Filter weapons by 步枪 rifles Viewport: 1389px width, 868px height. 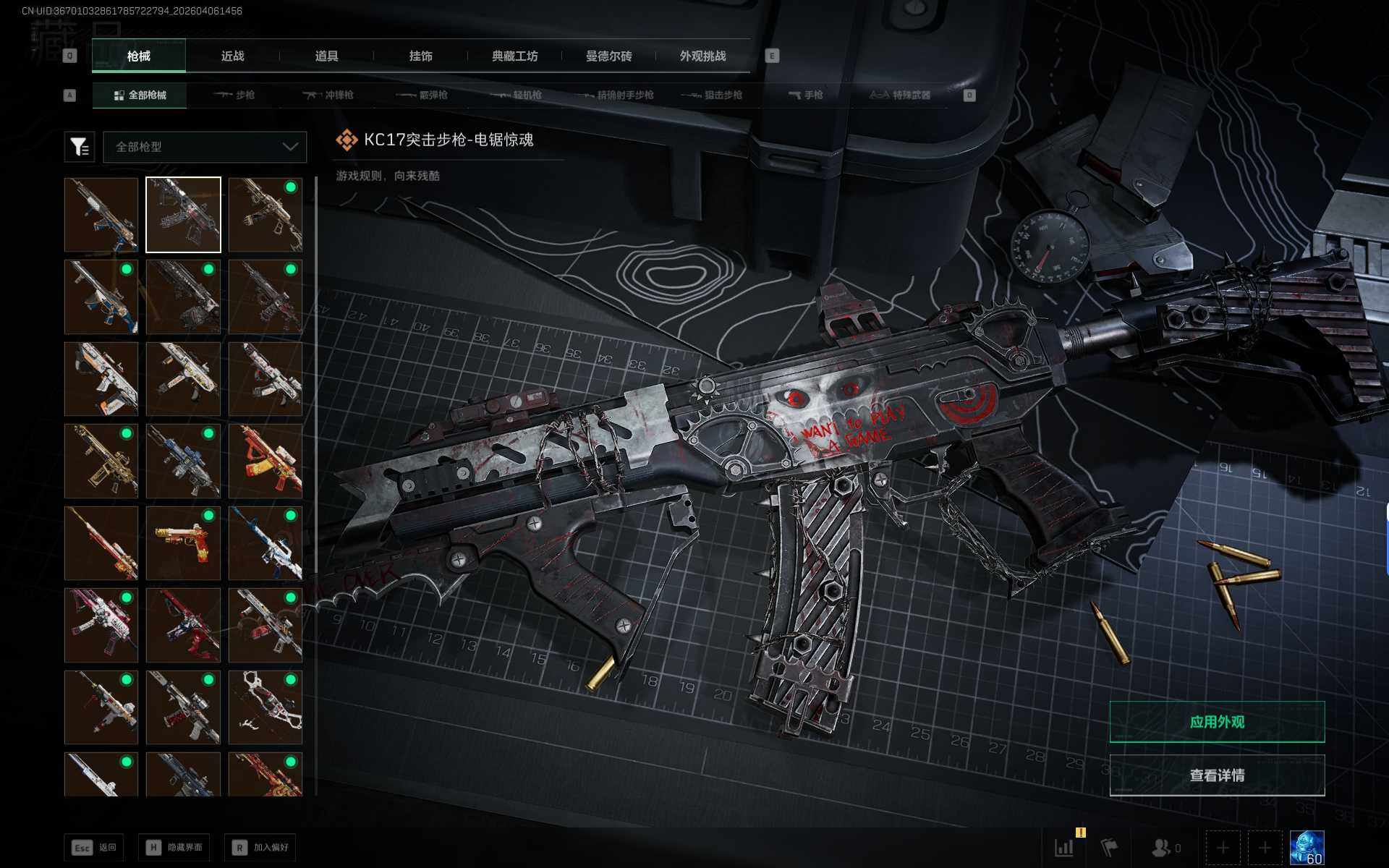point(234,95)
